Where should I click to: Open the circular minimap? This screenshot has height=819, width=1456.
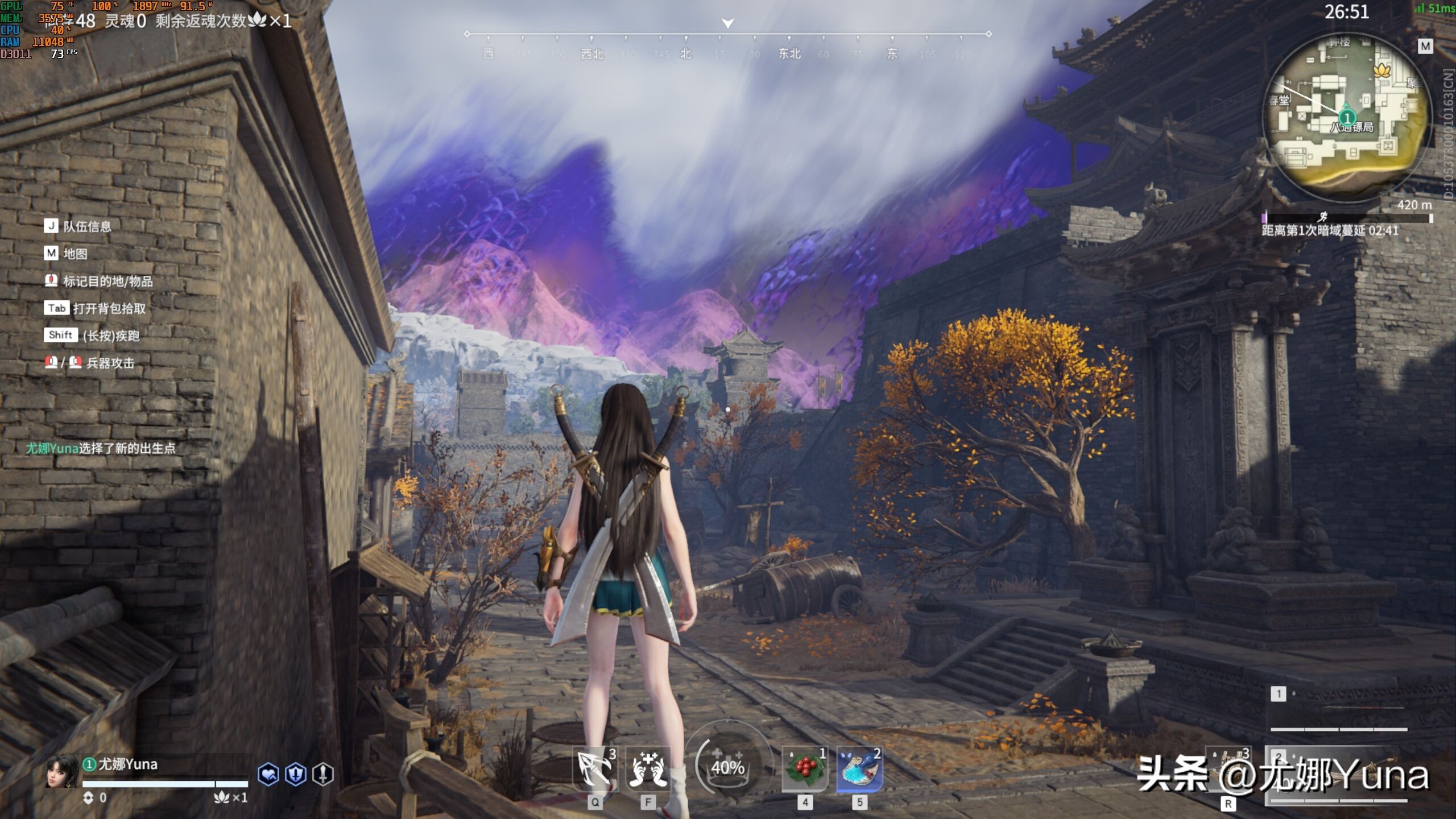[x=1346, y=114]
